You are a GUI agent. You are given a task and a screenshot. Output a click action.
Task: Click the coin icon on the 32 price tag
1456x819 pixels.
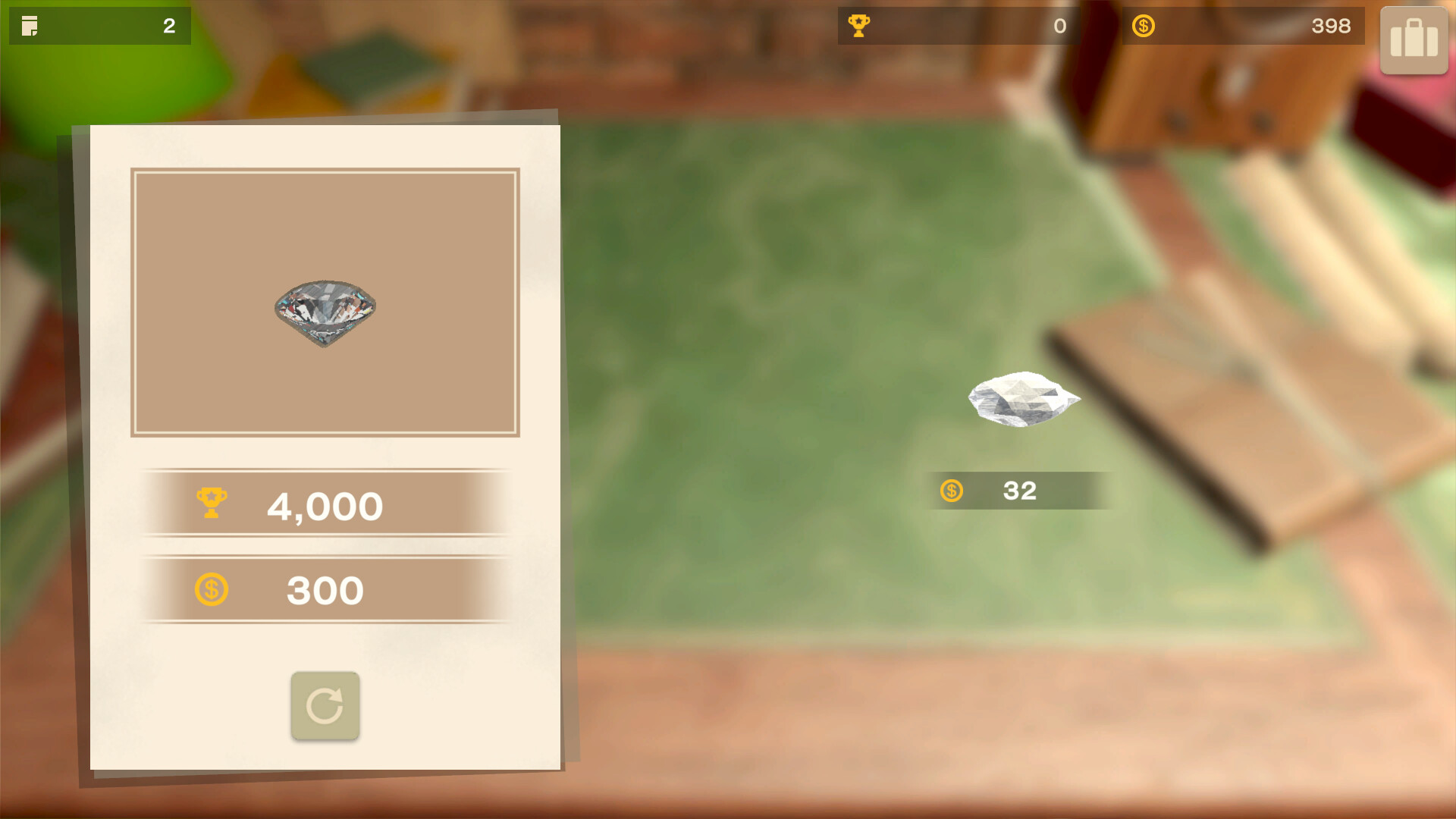pos(952,491)
